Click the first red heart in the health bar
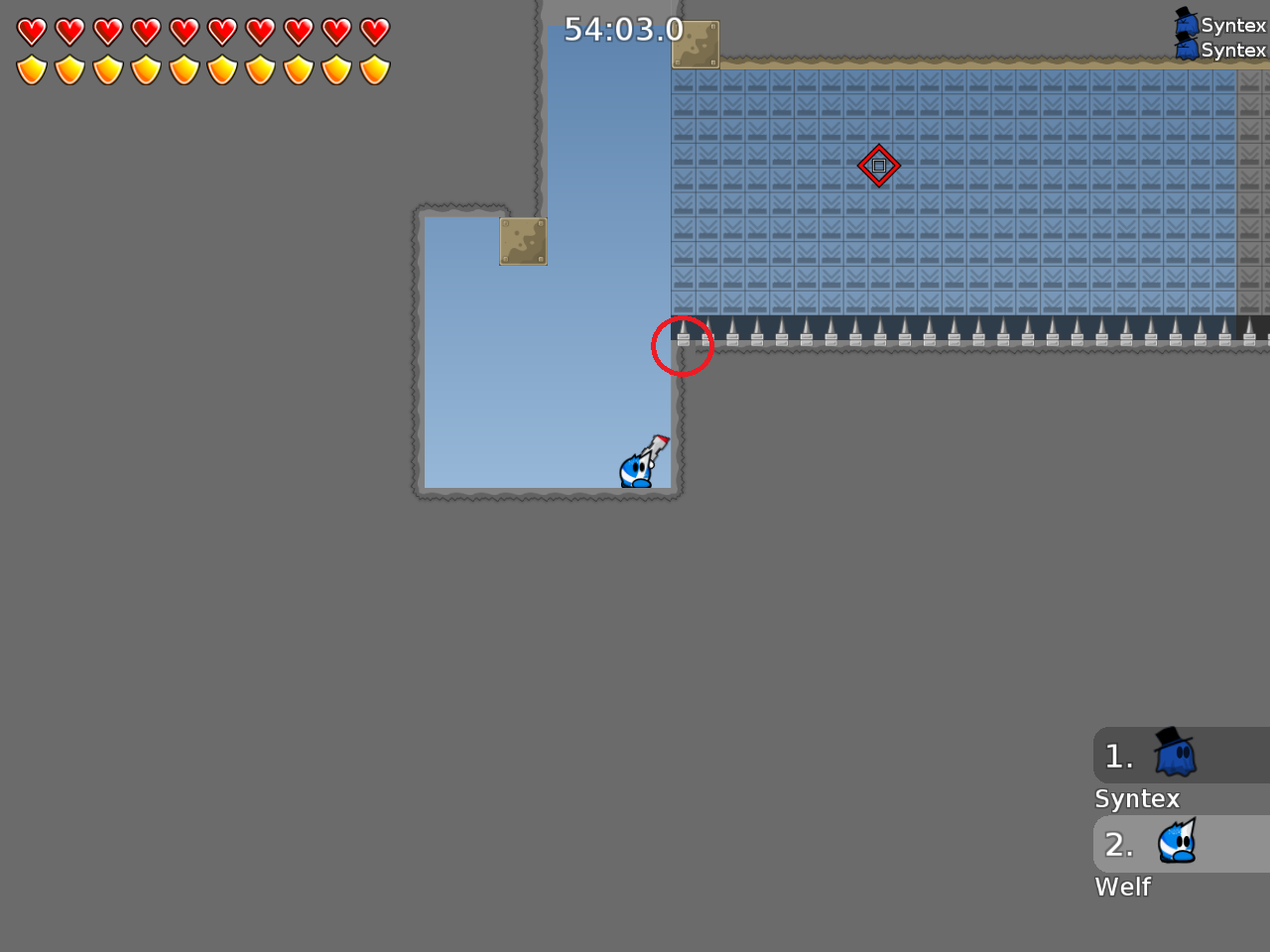1270x952 pixels. pyautogui.click(x=31, y=31)
